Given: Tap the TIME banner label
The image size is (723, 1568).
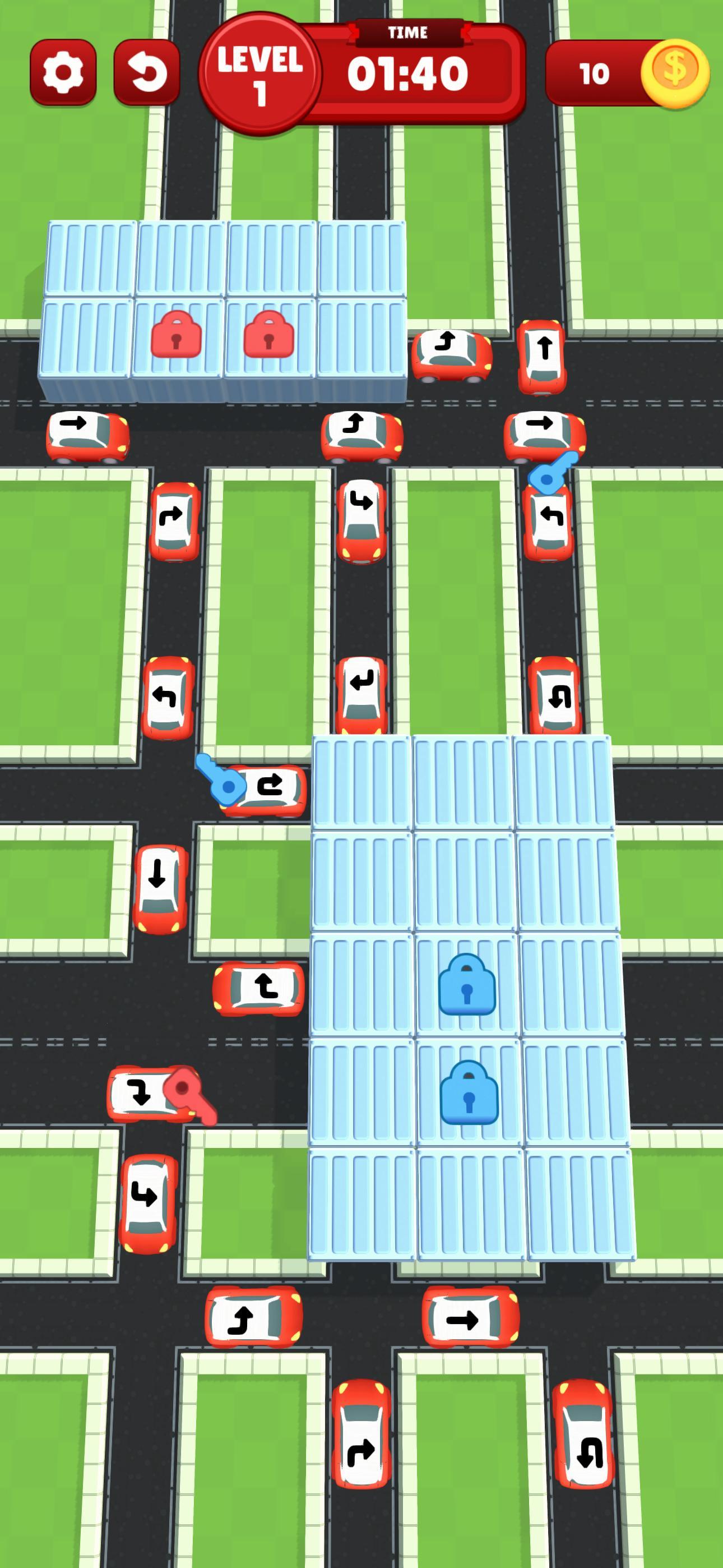Looking at the screenshot, I should coord(407,33).
